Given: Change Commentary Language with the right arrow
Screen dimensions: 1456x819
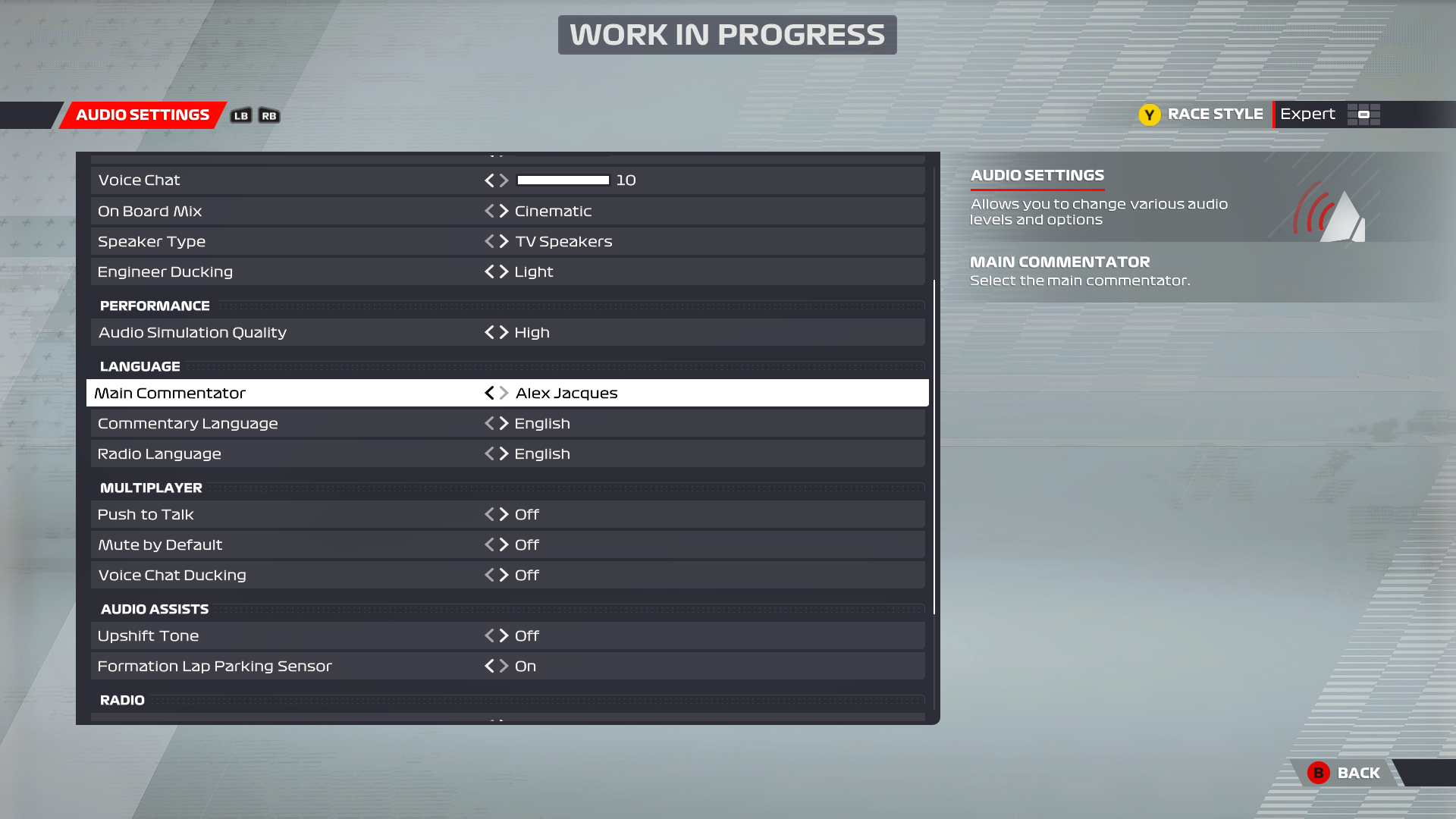Looking at the screenshot, I should (504, 423).
